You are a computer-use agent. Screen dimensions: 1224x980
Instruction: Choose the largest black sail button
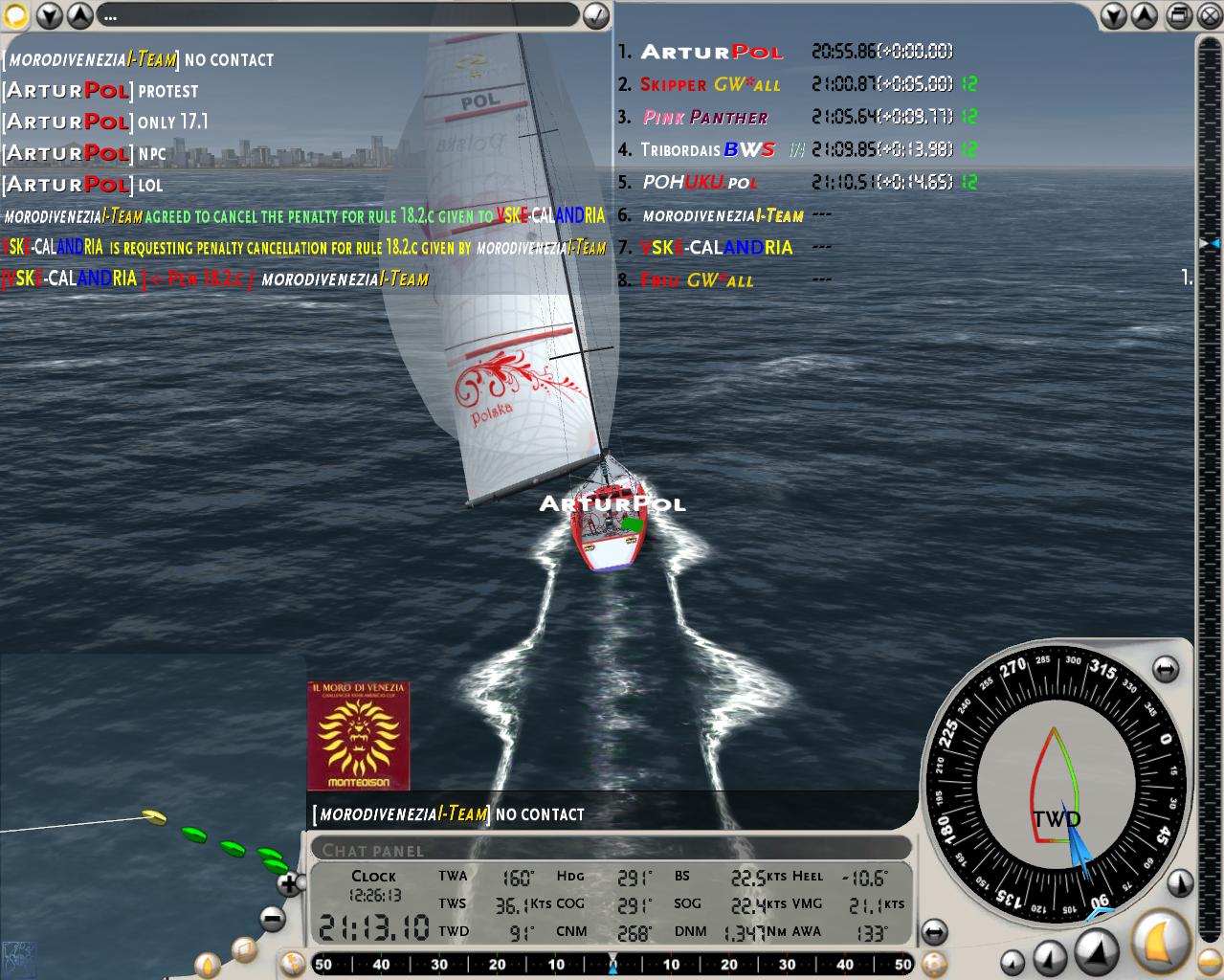[x=1097, y=950]
